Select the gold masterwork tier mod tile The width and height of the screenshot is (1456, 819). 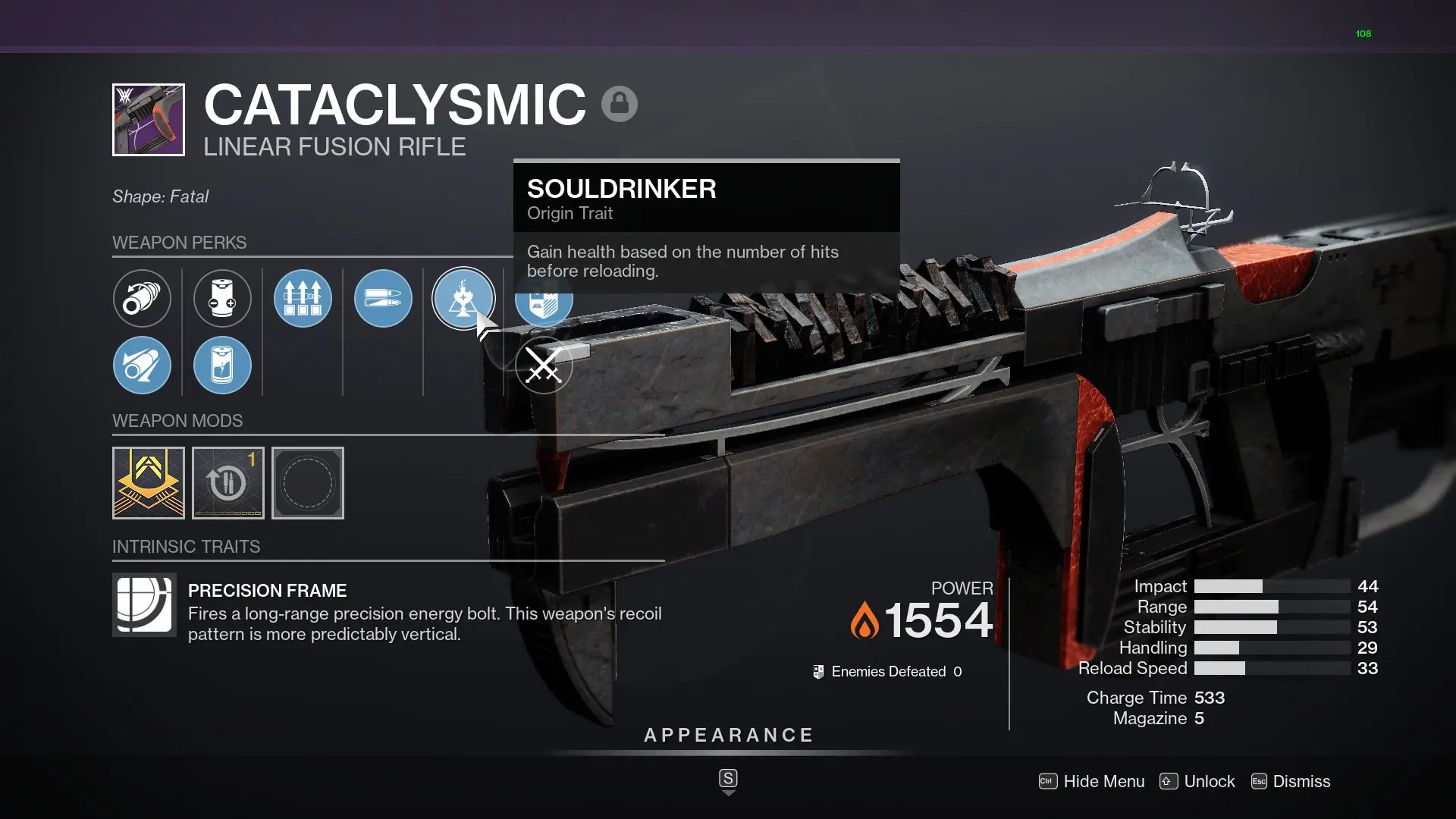(x=148, y=482)
